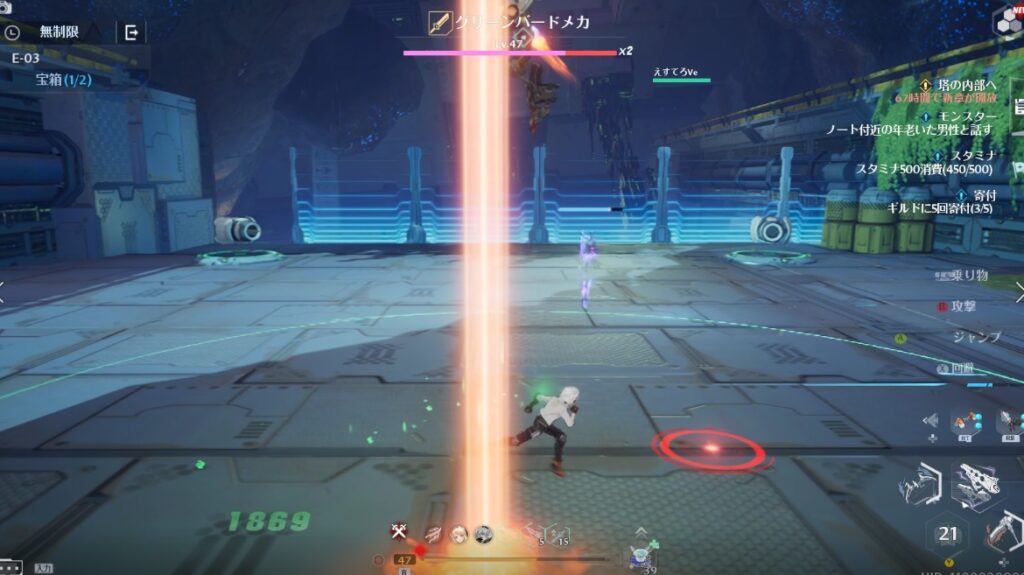This screenshot has height=575, width=1024.
Task: Switch to the claw weapon slot
Action: [x=919, y=489]
